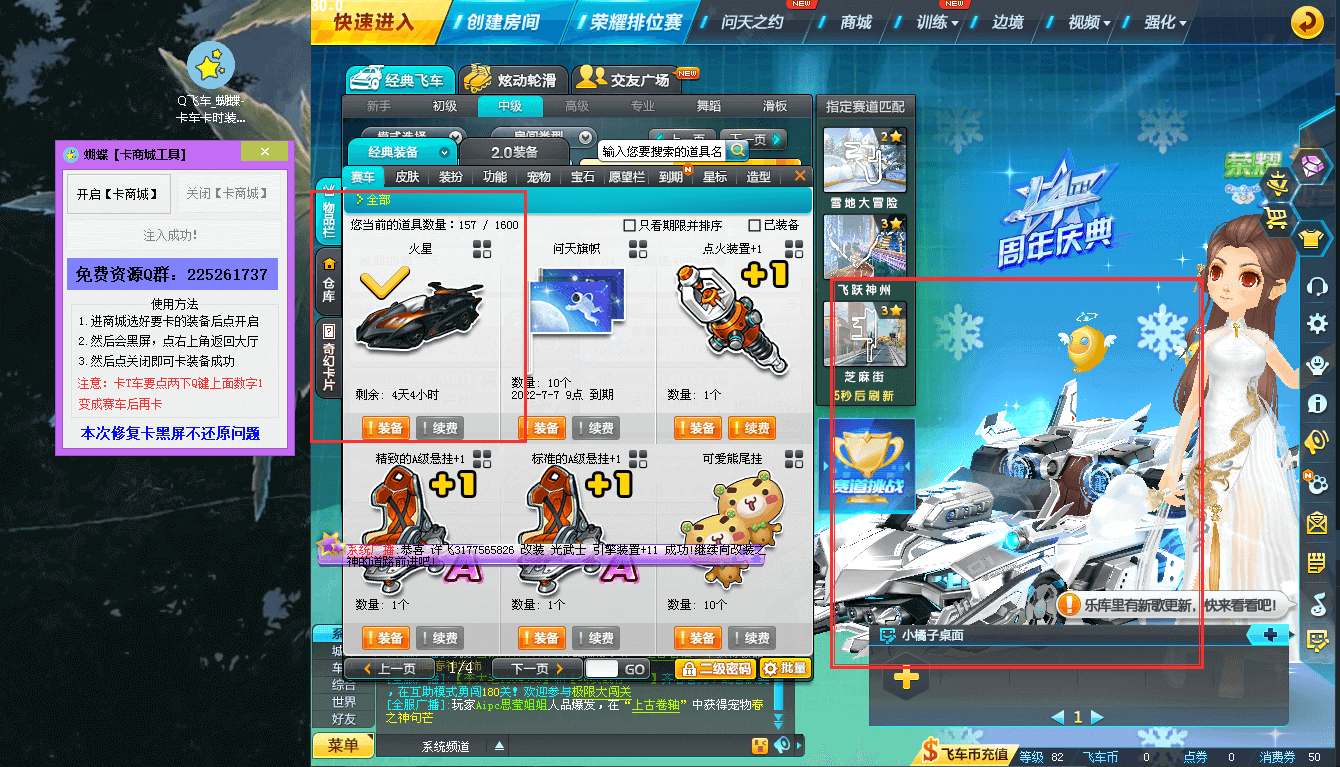Image resolution: width=1340 pixels, height=767 pixels.
Task: Switch to the 宠物 tab
Action: click(x=537, y=175)
